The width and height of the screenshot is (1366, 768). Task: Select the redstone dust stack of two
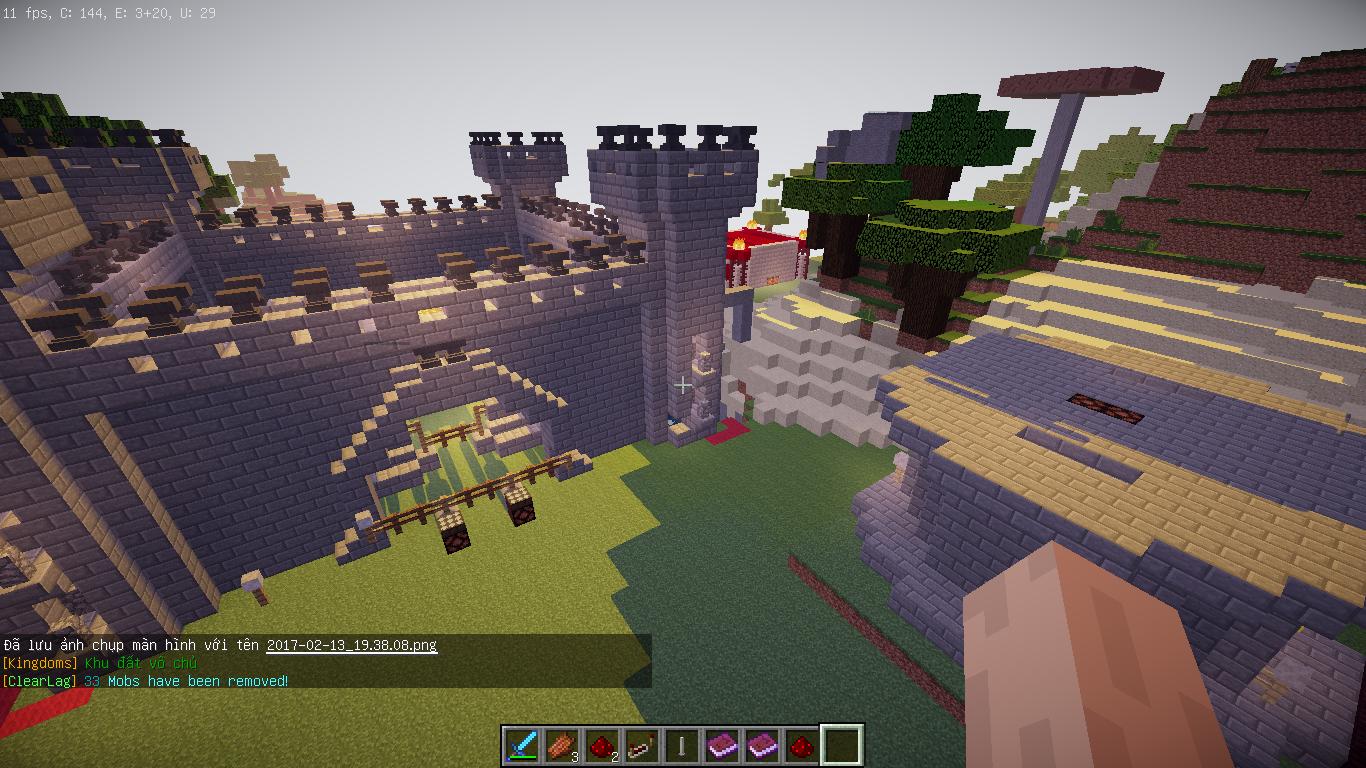tap(602, 745)
